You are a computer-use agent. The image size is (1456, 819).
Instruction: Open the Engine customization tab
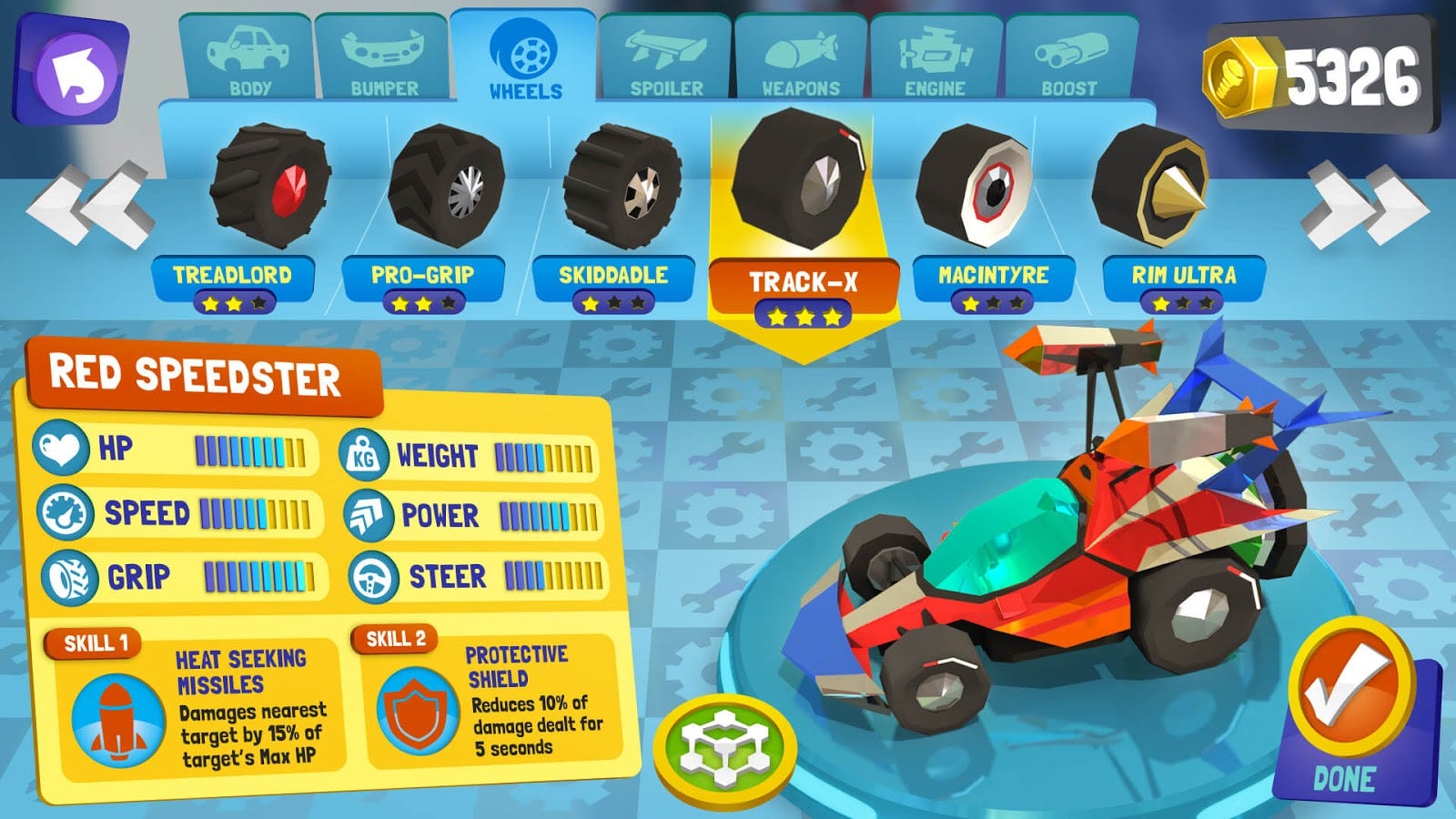click(x=937, y=55)
